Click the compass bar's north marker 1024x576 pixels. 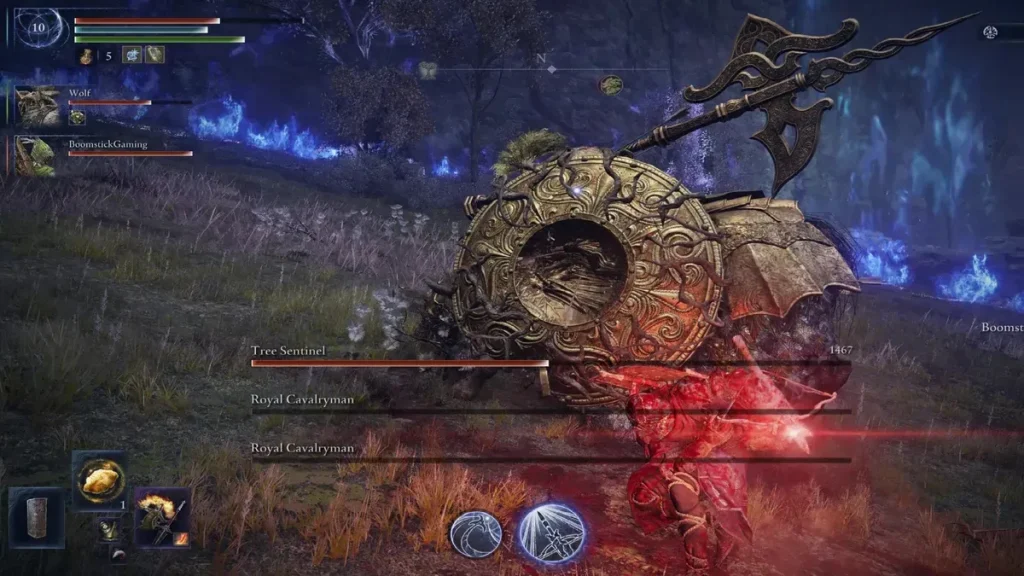[547, 59]
